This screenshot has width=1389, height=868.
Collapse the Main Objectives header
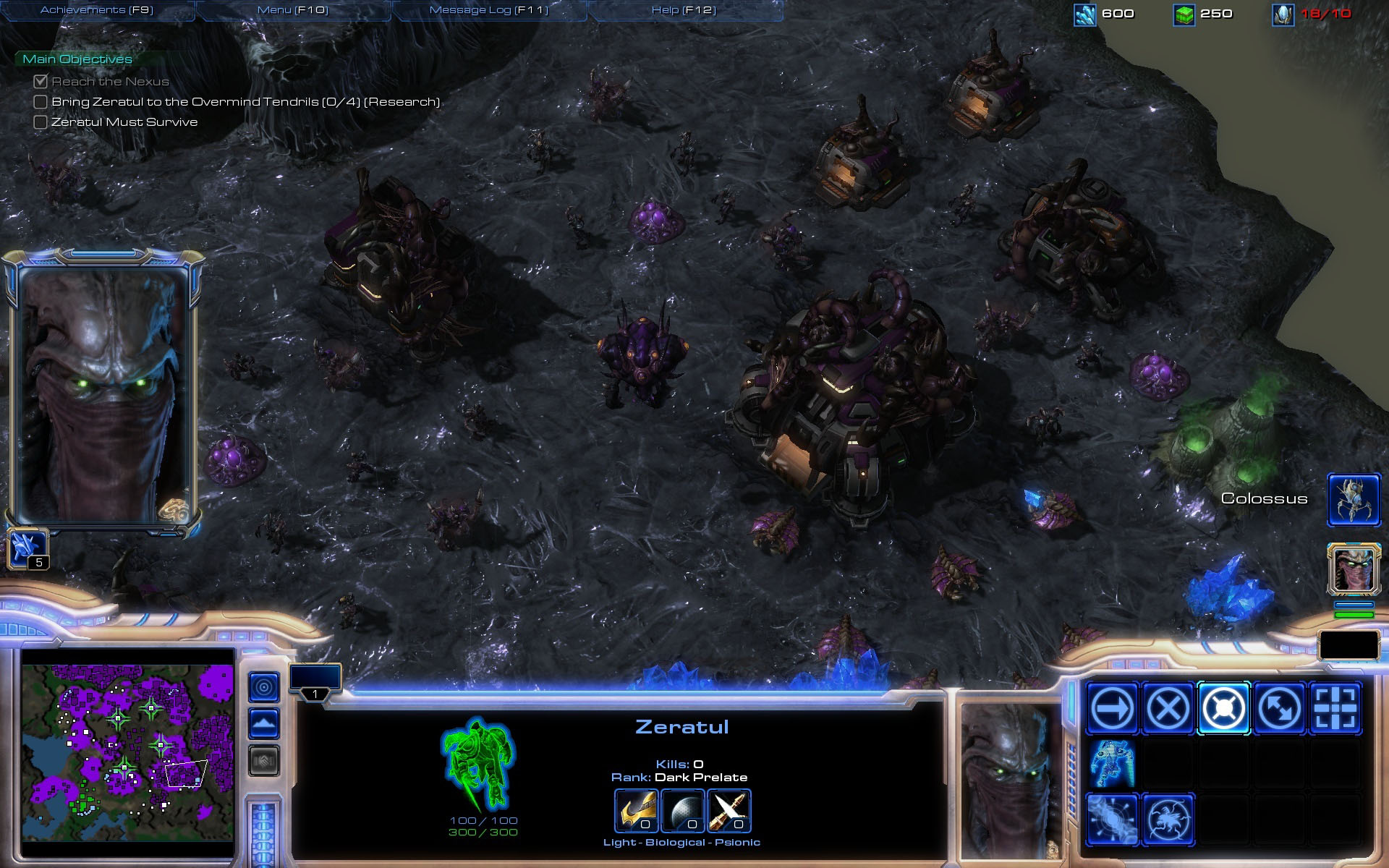(x=77, y=59)
